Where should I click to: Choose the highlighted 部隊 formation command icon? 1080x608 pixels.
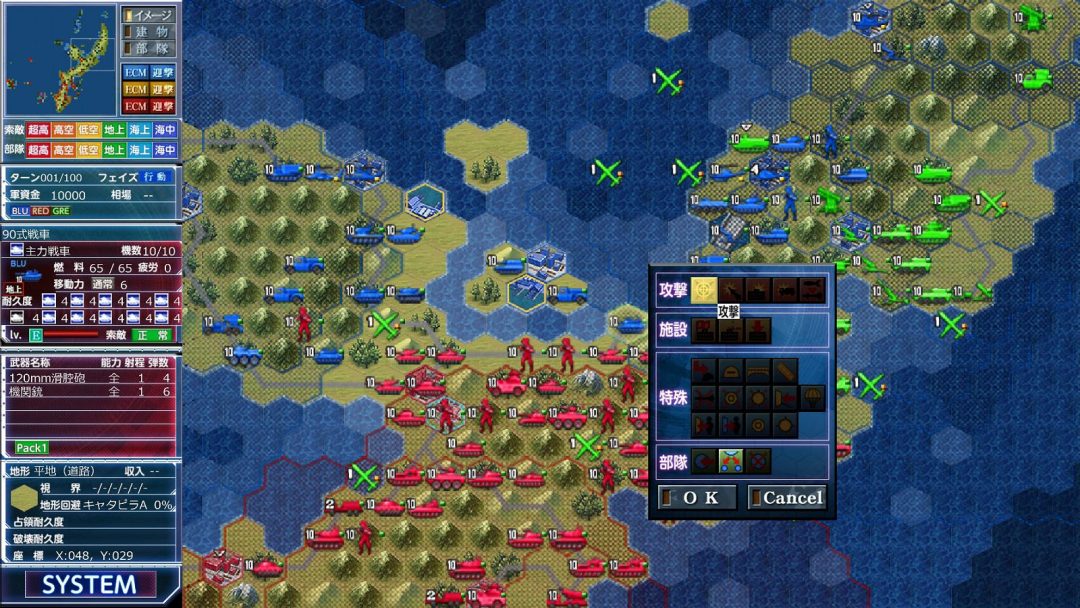tap(730, 461)
